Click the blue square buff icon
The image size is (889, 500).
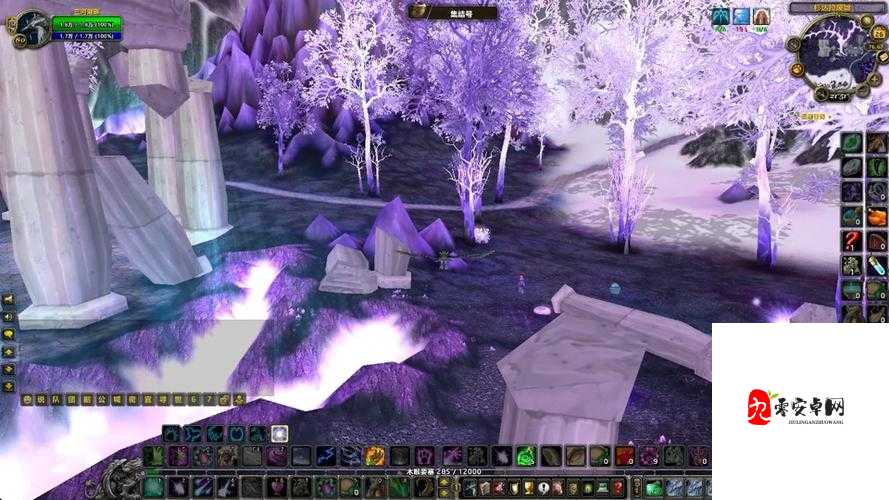point(741,17)
